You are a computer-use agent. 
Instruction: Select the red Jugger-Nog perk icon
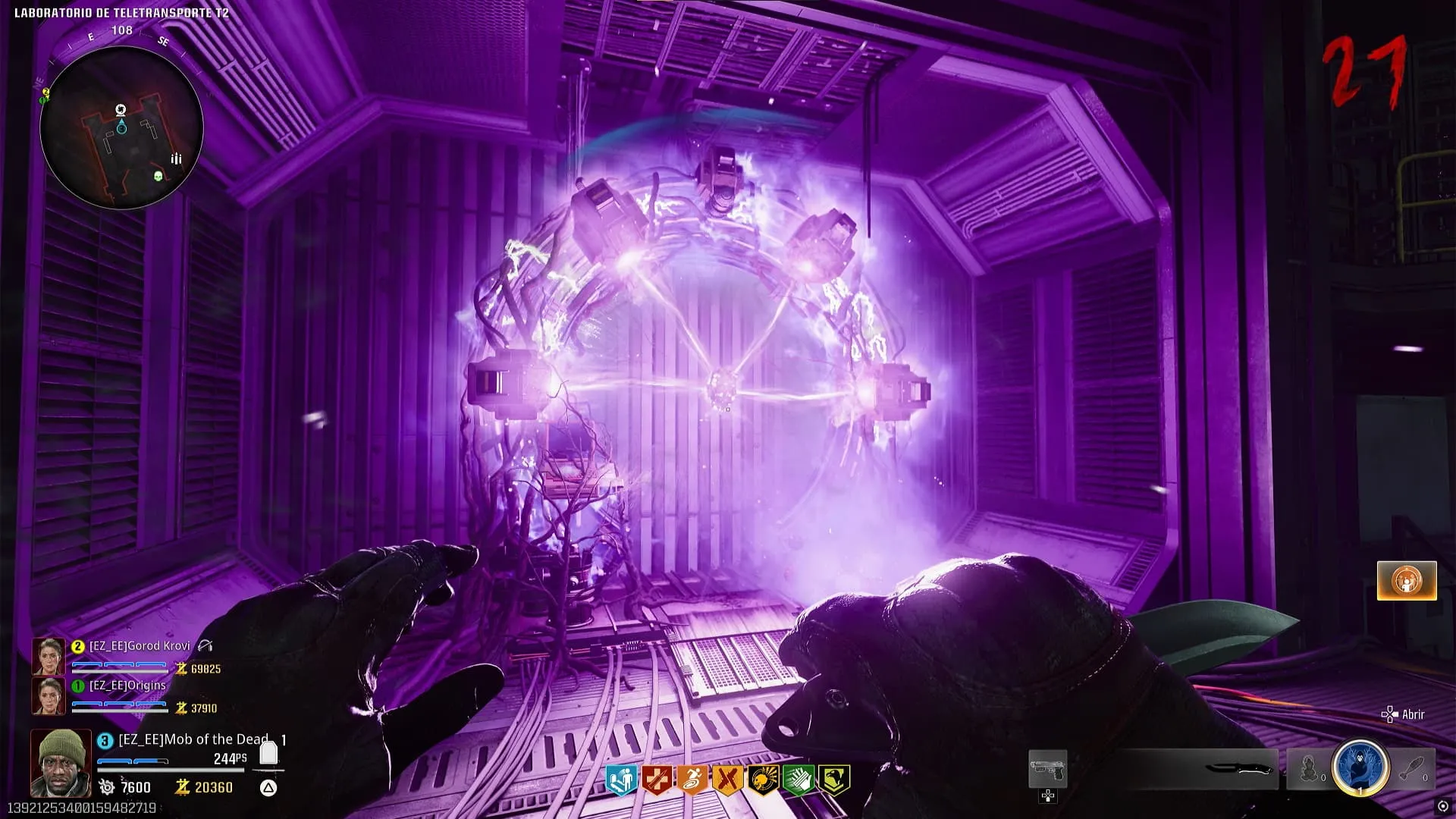pos(656,780)
